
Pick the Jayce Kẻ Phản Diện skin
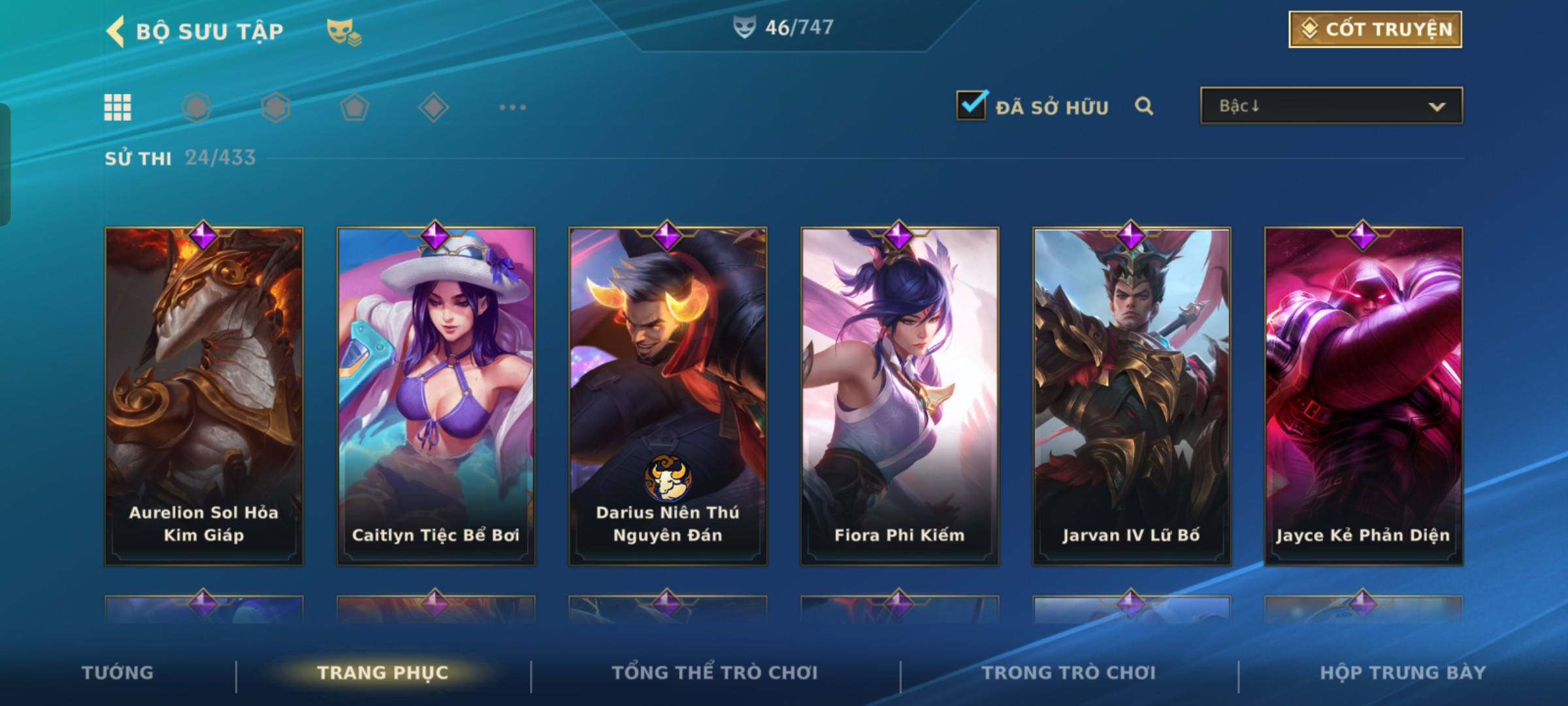click(1364, 395)
